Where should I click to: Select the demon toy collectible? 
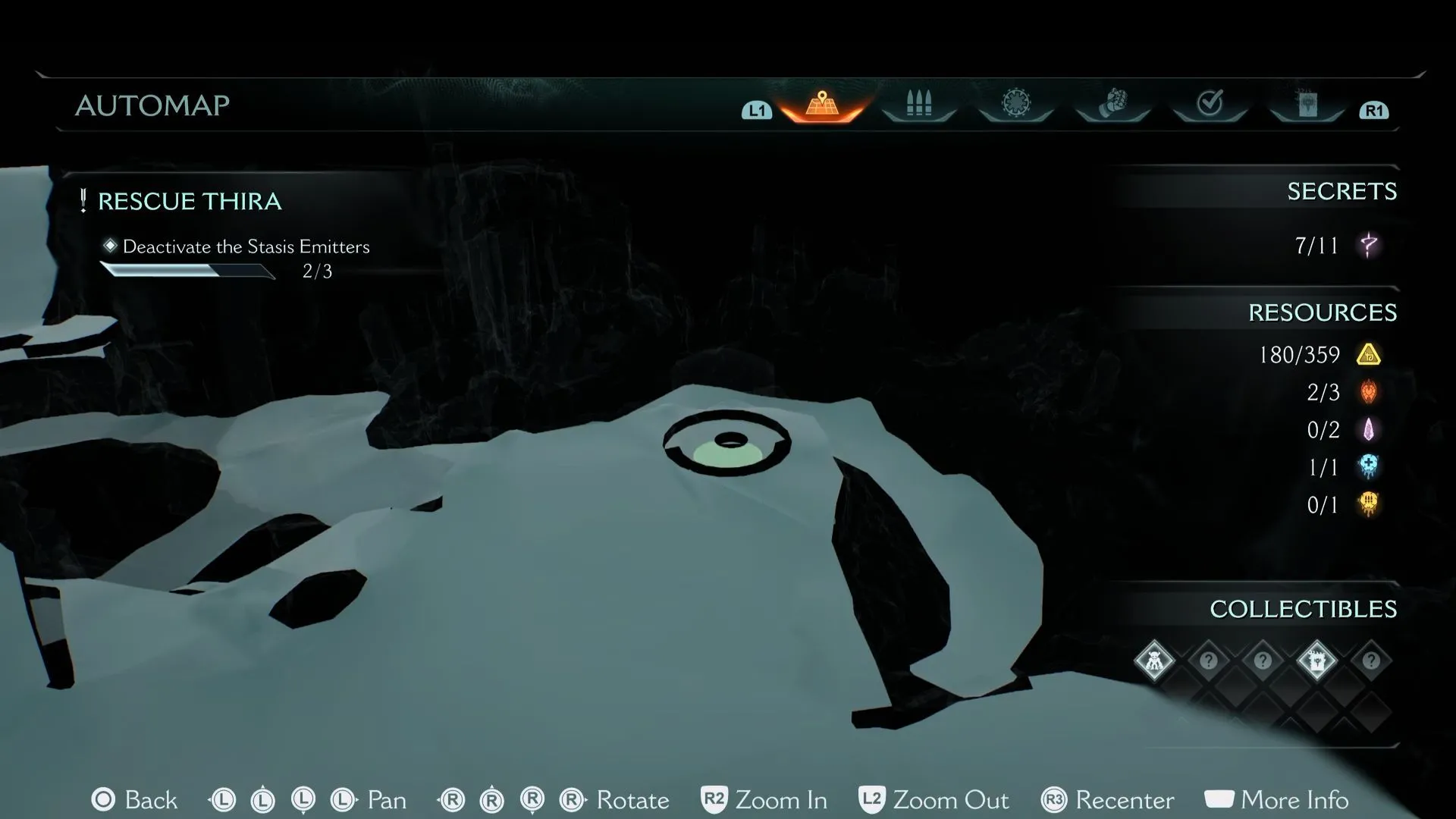(1154, 661)
